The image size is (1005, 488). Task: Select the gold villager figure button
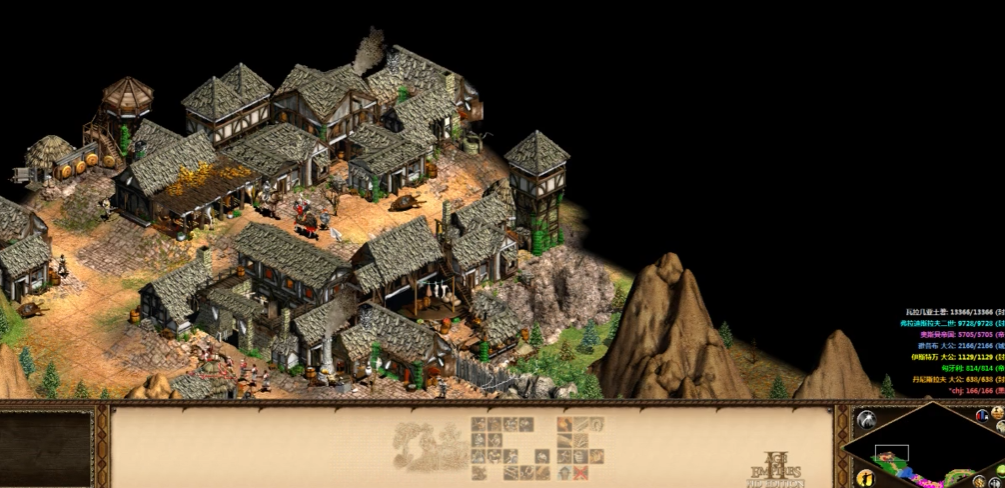pyautogui.click(x=866, y=478)
